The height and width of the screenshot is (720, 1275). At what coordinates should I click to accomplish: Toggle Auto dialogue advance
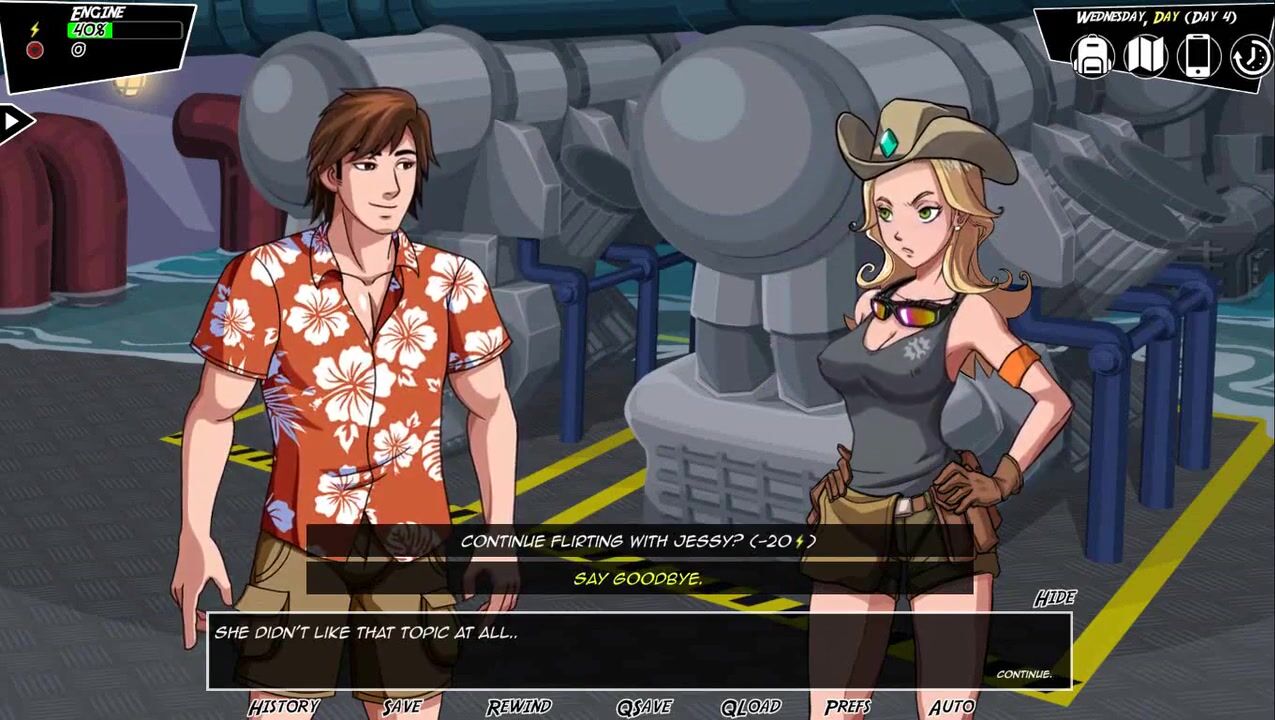click(x=951, y=706)
